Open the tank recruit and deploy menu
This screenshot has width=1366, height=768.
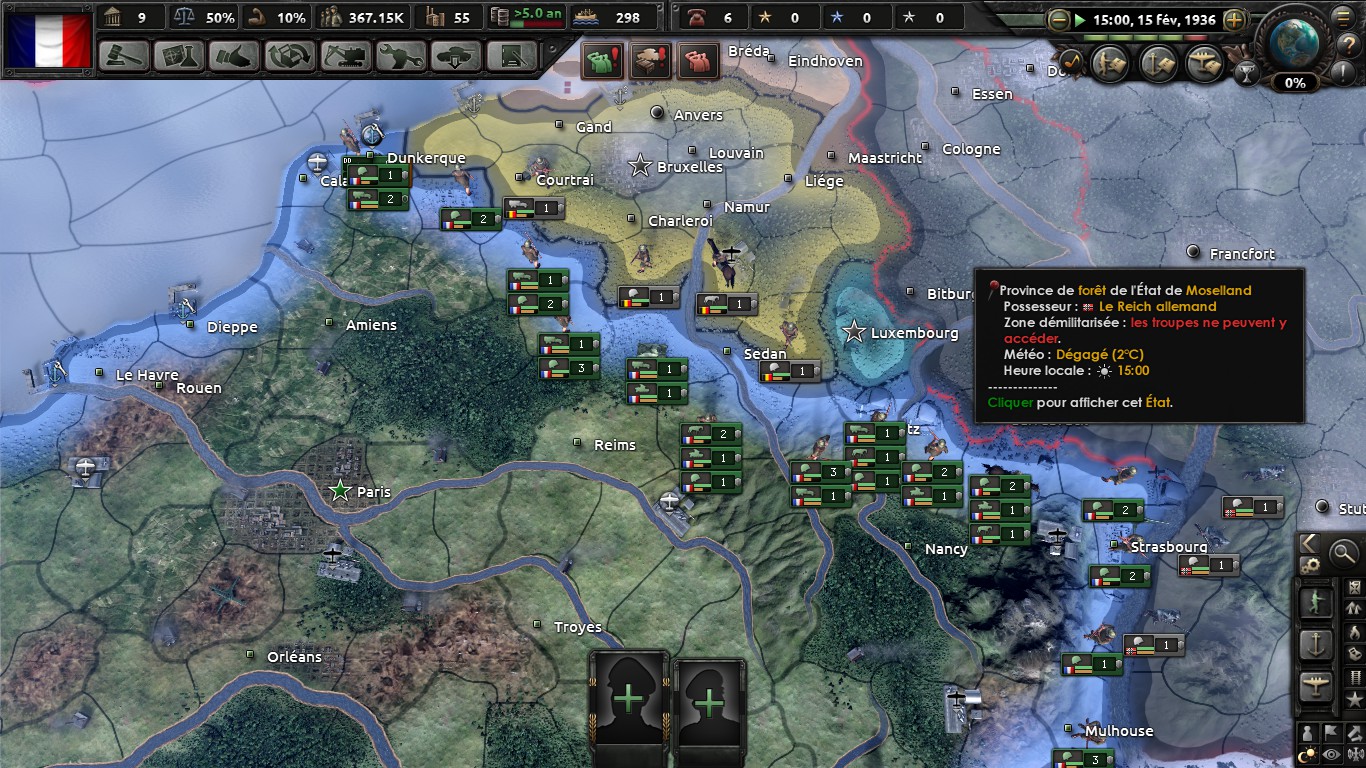456,55
